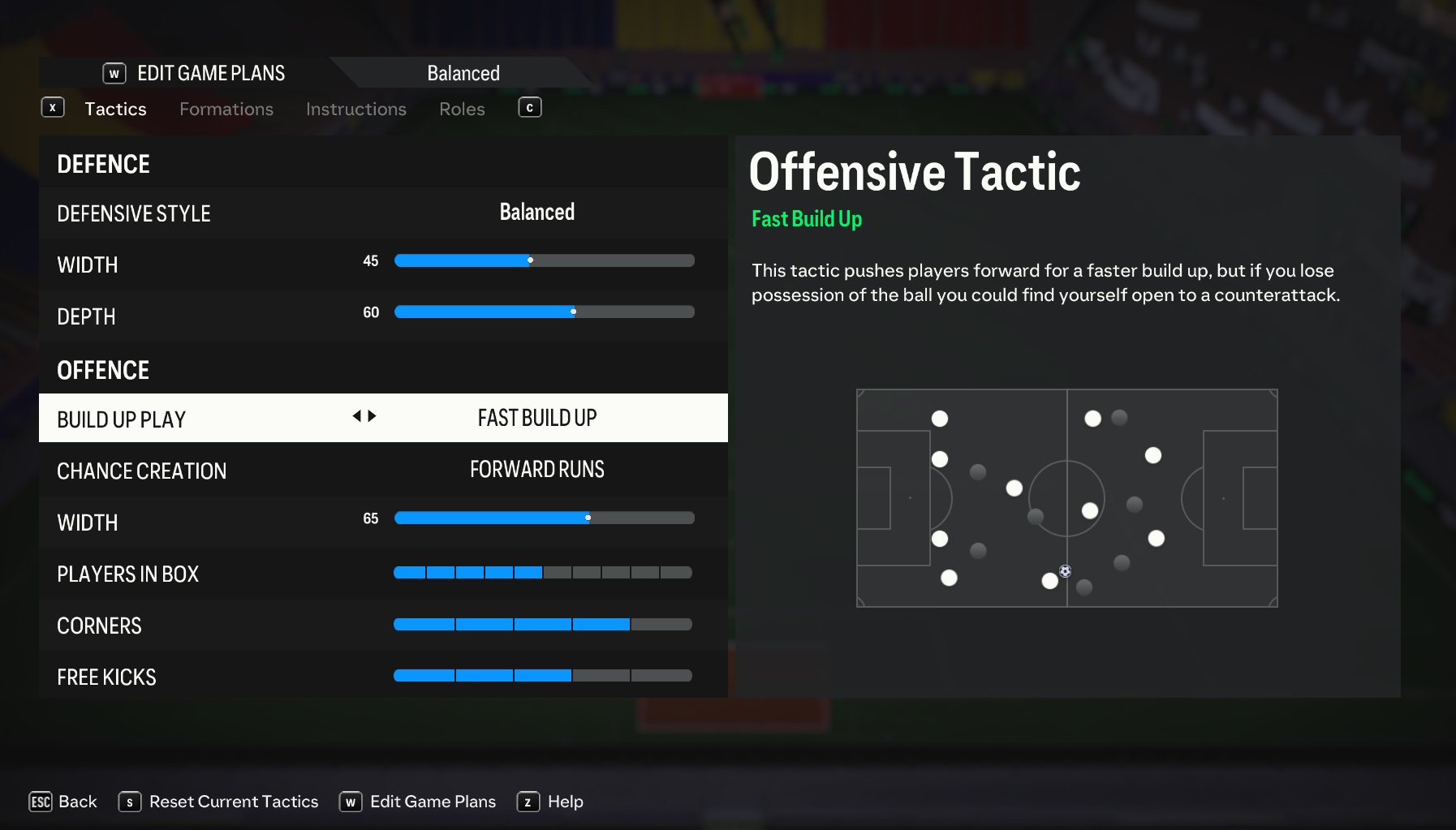Click the W shortcut icon beside Edit Game Plans
The width and height of the screenshot is (1456, 830).
click(x=114, y=73)
